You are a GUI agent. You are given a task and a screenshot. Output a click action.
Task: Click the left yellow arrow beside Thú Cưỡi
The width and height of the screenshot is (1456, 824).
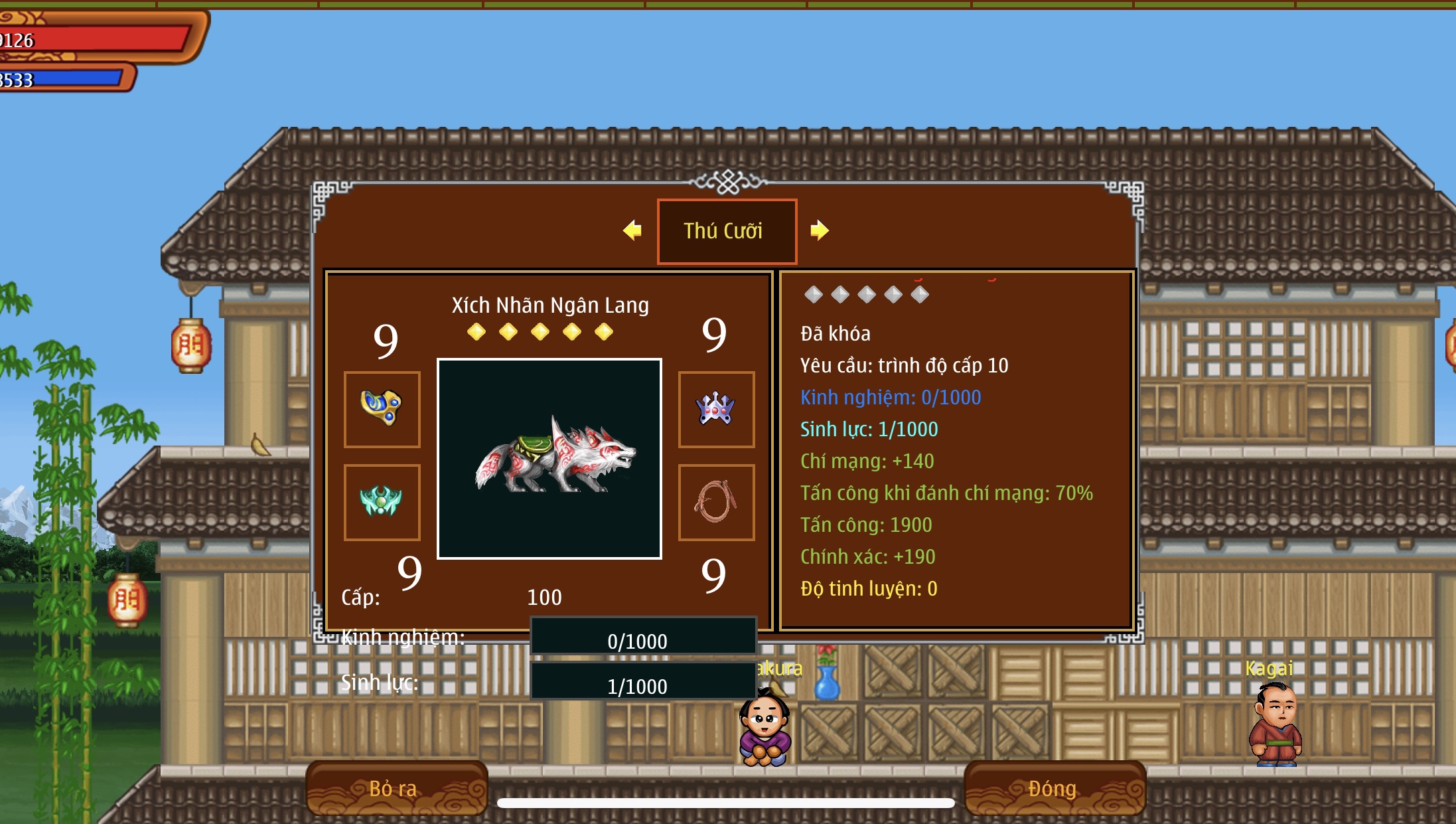(632, 230)
